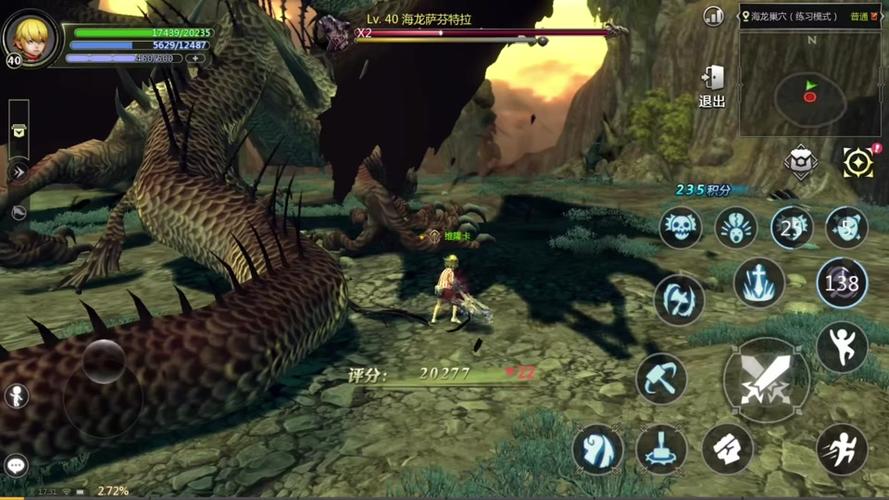Use the spinning axe skill
Viewport: 889px width, 500px height.
[679, 300]
